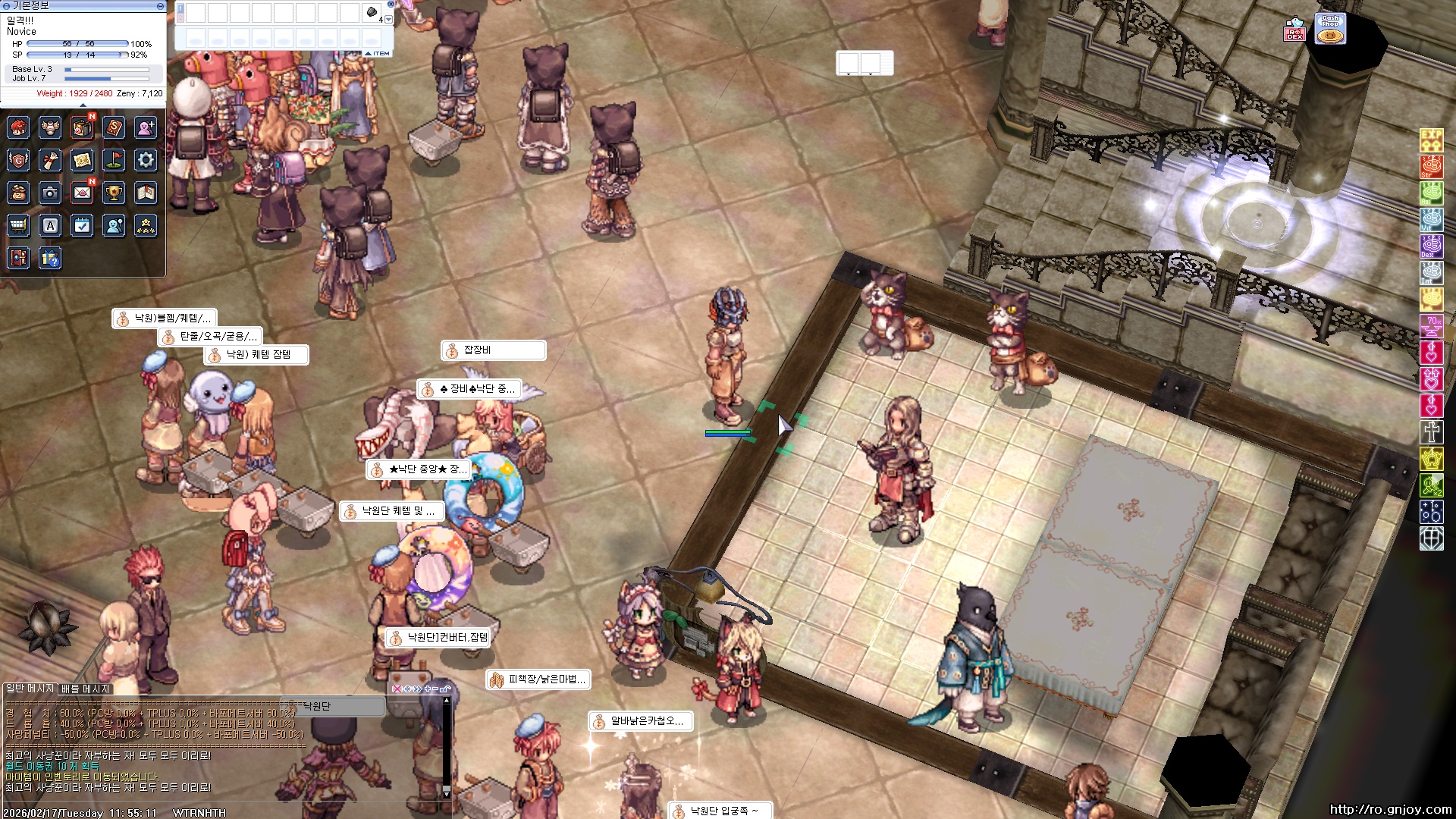Open the gear settings icon
Viewport: 1456px width, 819px height.
tap(146, 160)
